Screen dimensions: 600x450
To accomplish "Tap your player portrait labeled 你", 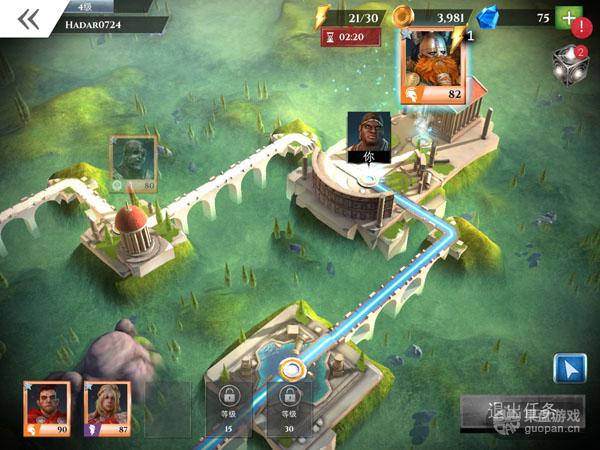I will [x=368, y=136].
